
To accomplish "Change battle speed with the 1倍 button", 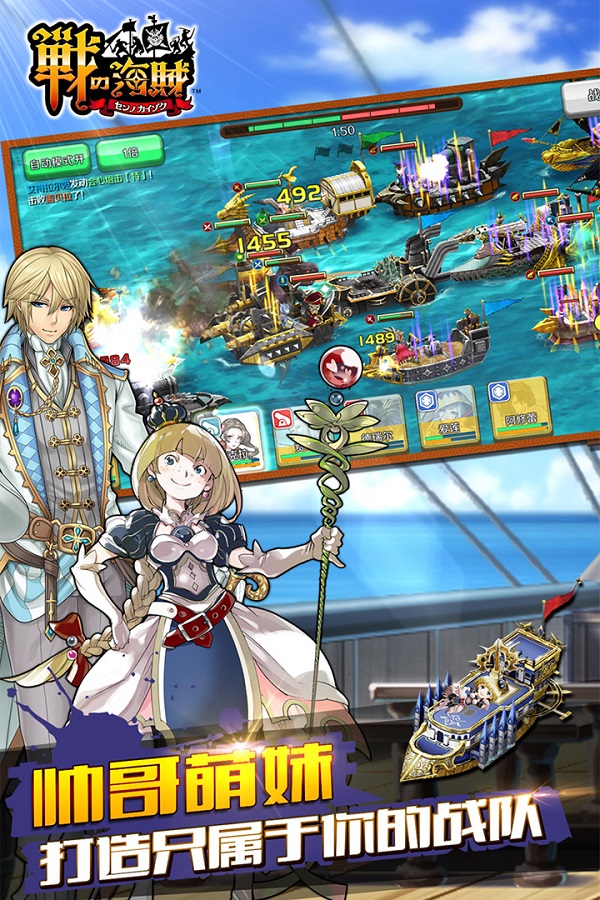I will [x=129, y=155].
